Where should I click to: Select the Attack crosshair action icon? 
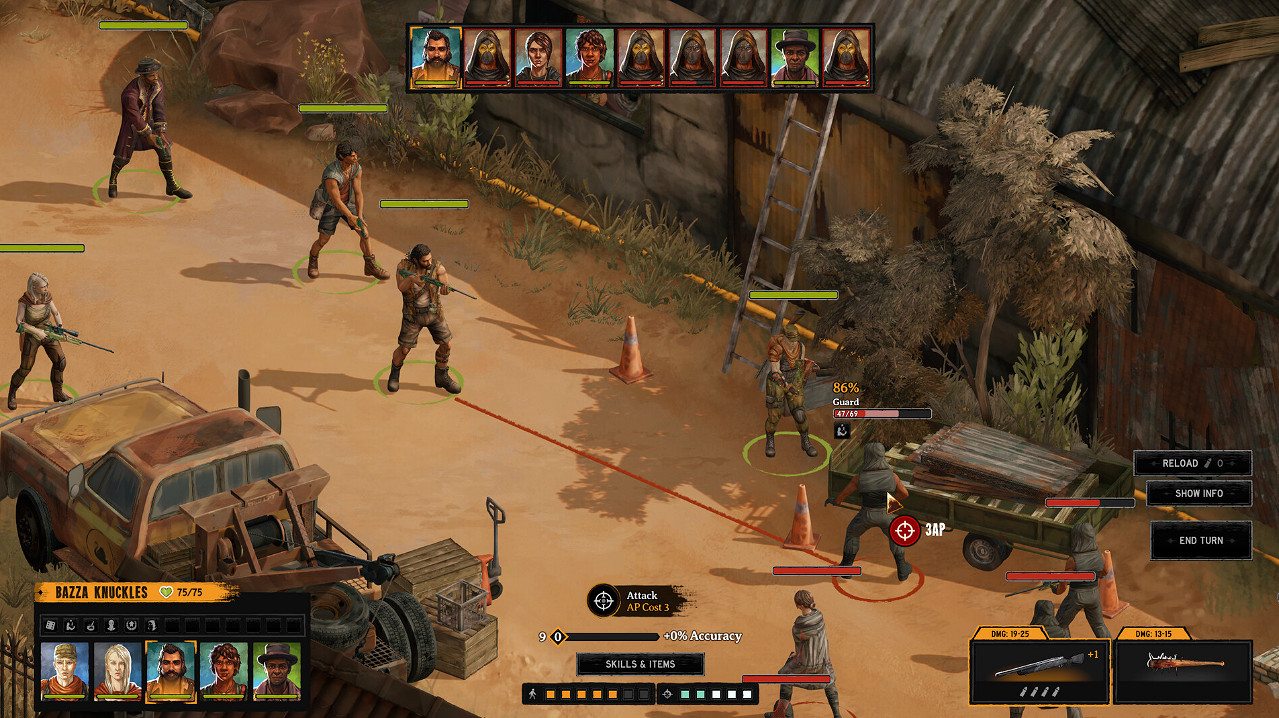603,600
